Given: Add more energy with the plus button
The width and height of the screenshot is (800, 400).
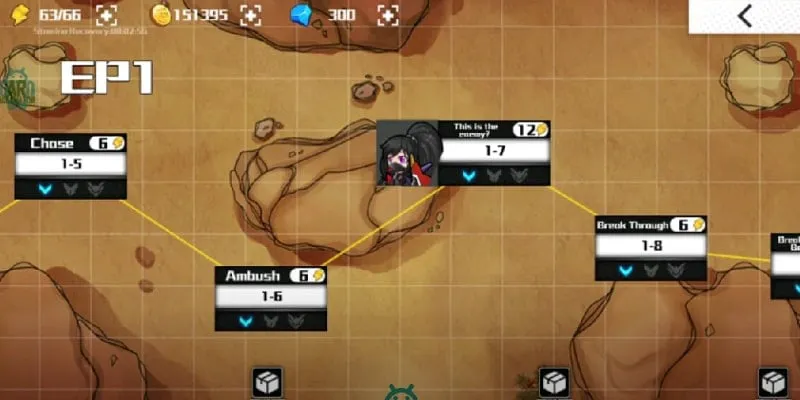Looking at the screenshot, I should pyautogui.click(x=107, y=14).
